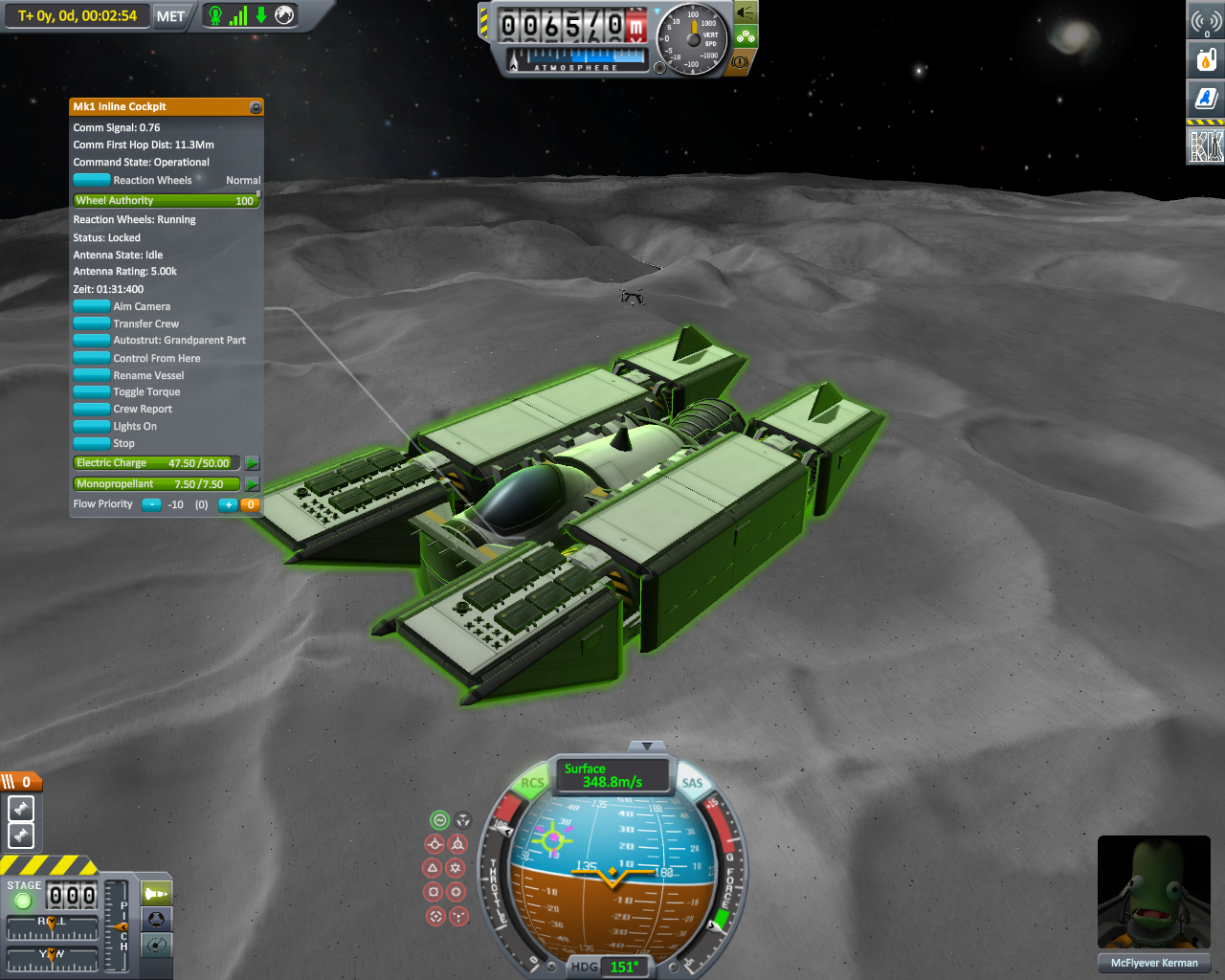Viewport: 1225px width, 980px height.
Task: Switch the Surface speed display mode
Action: [x=611, y=775]
